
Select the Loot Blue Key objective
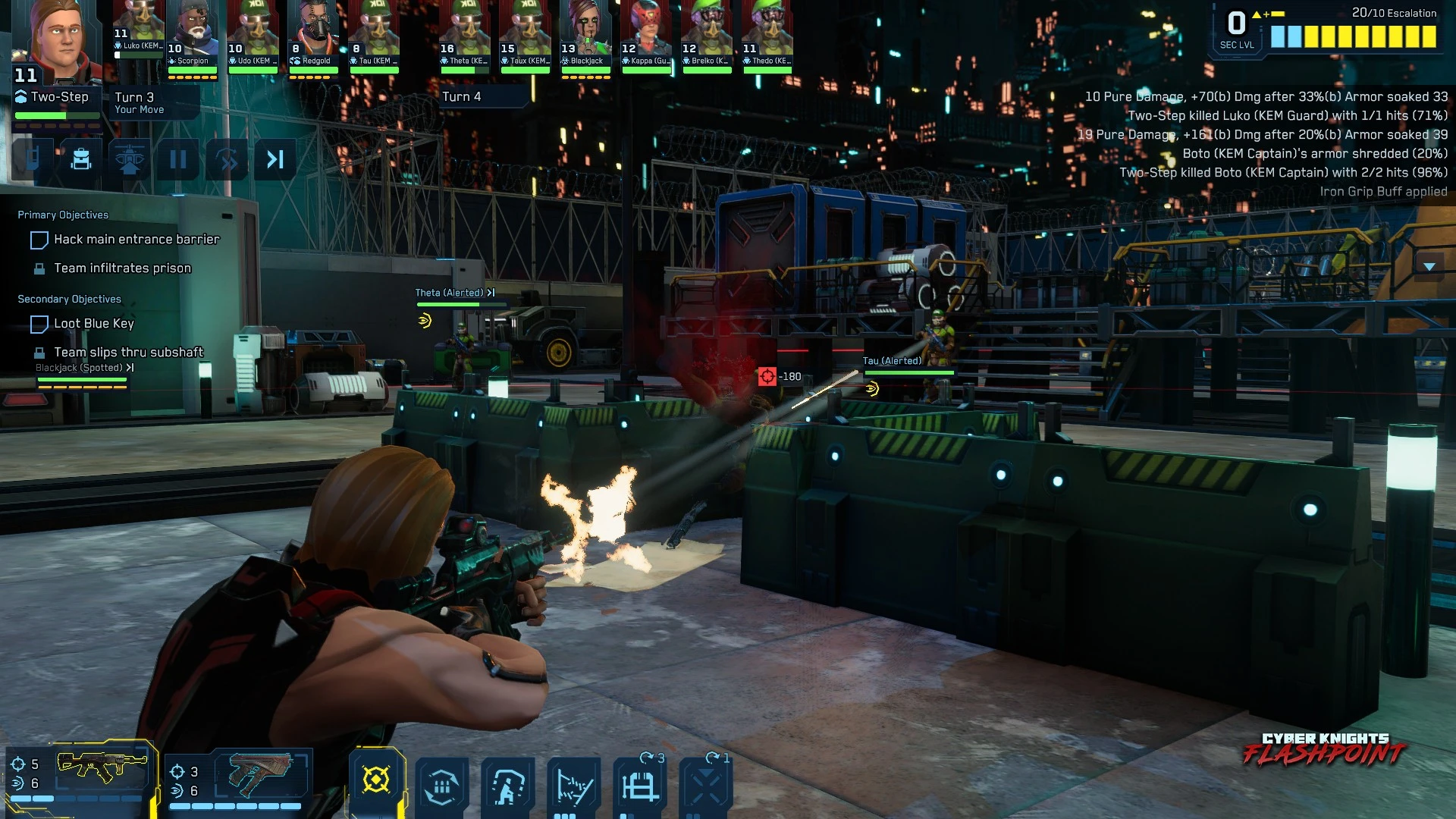coord(39,325)
